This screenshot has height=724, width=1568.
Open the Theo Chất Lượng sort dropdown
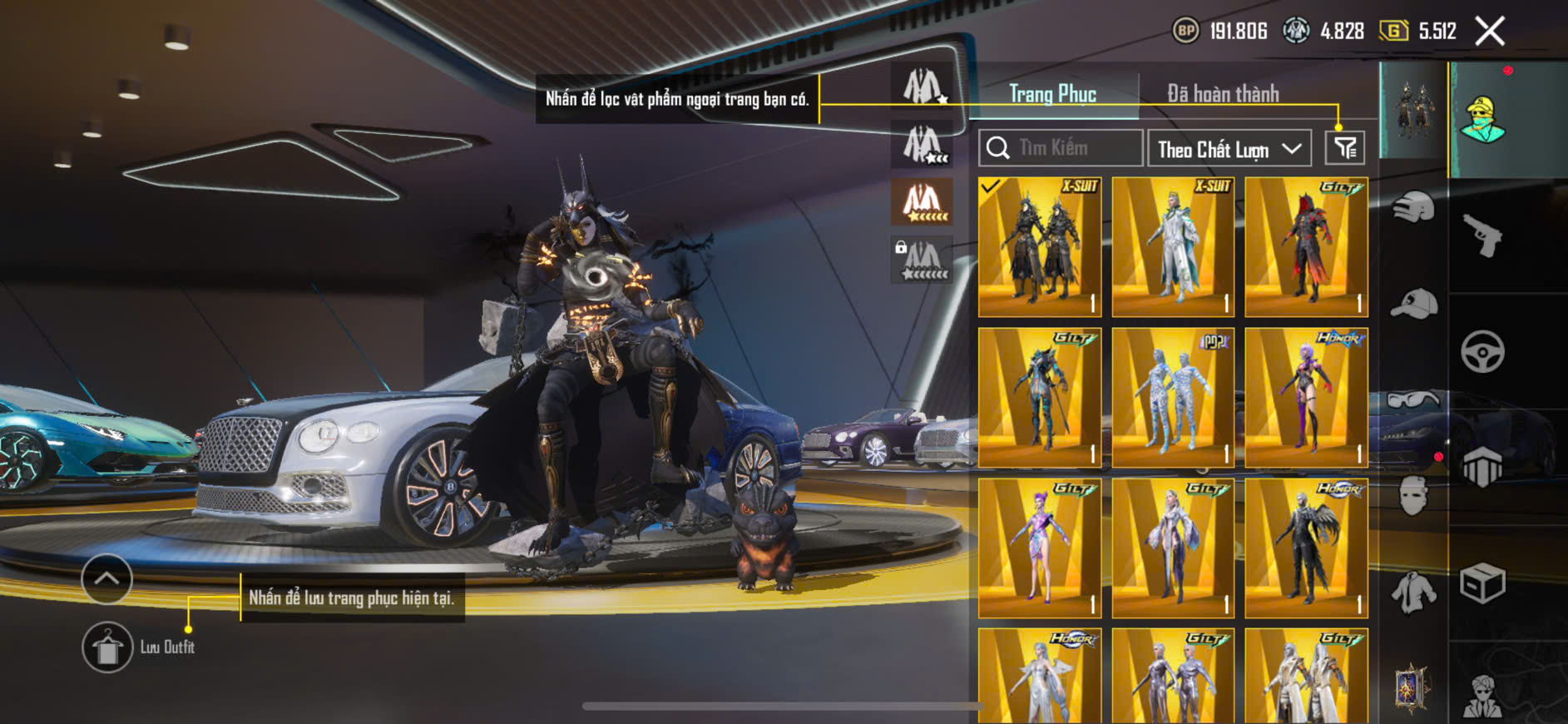click(1229, 149)
